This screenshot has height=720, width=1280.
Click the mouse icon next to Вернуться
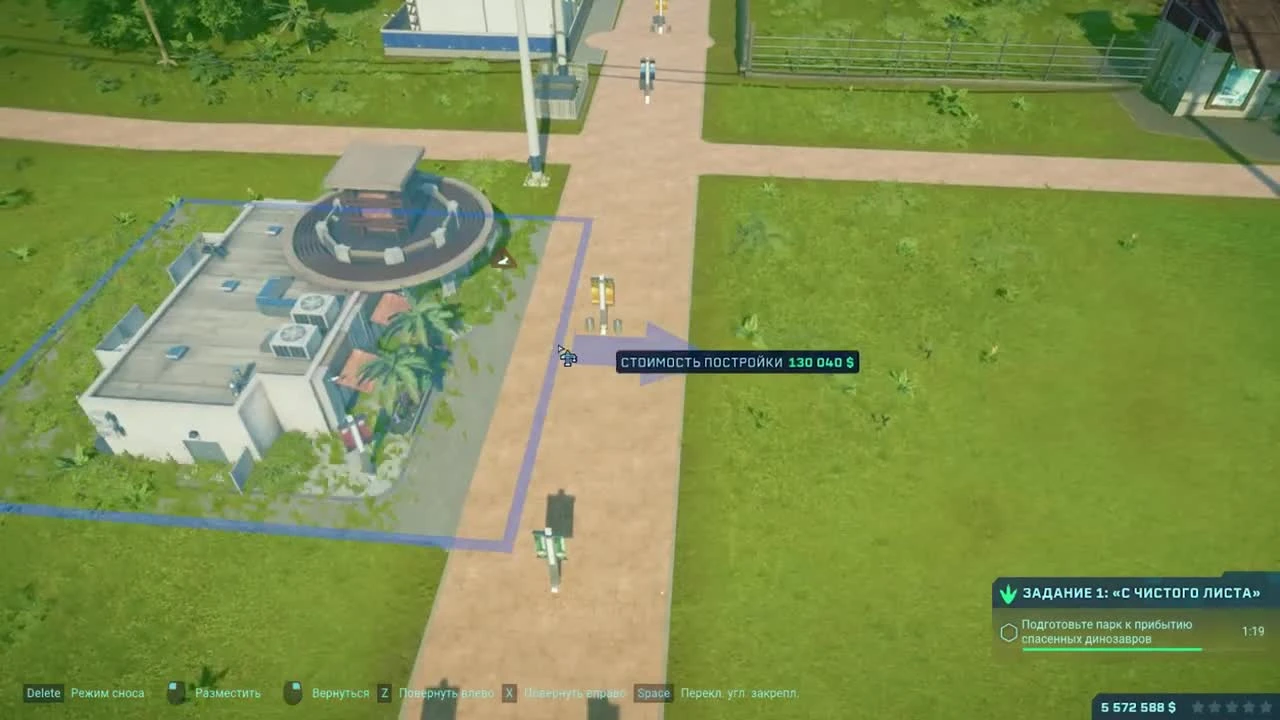tap(294, 690)
